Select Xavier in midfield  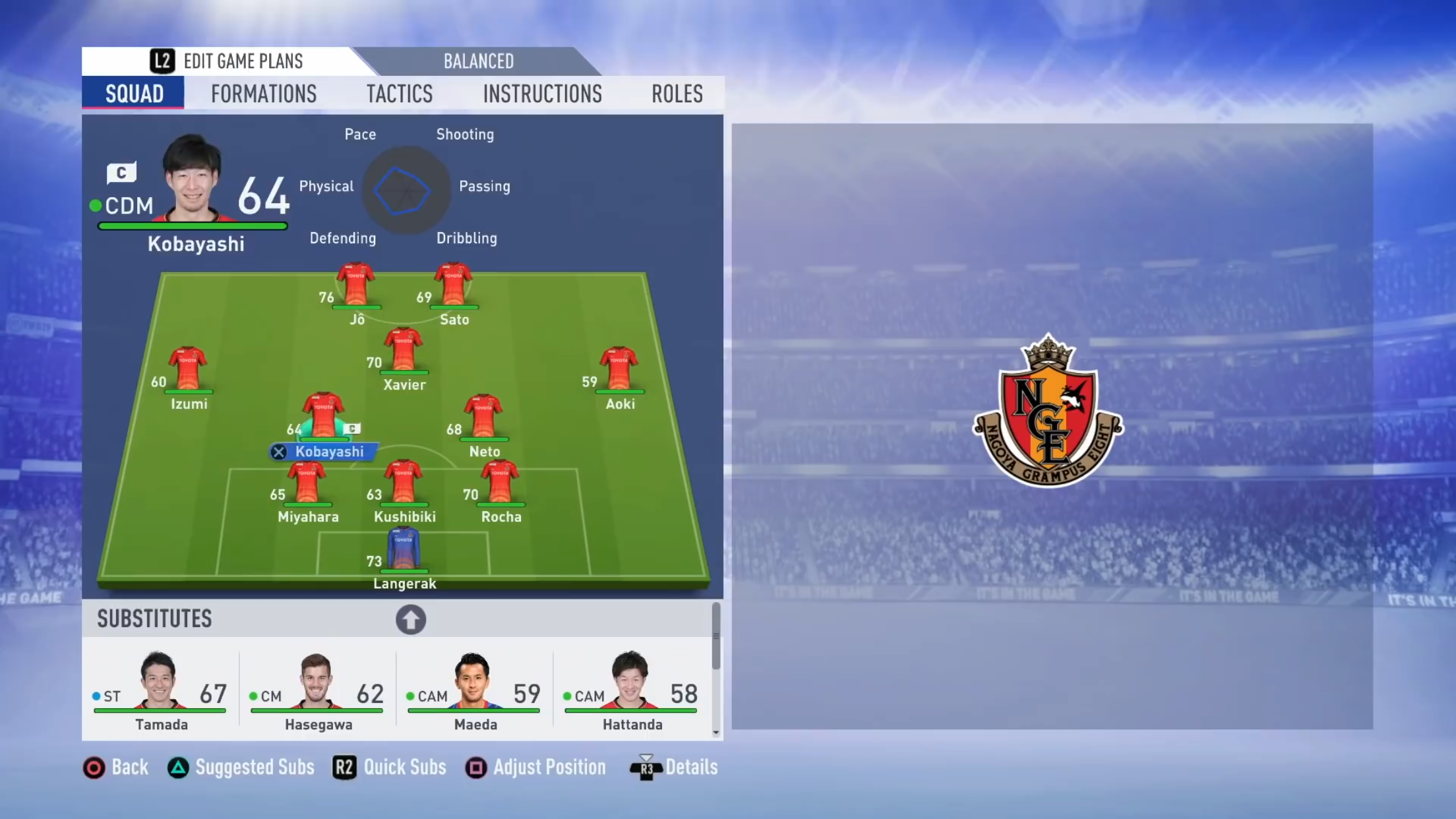click(404, 350)
